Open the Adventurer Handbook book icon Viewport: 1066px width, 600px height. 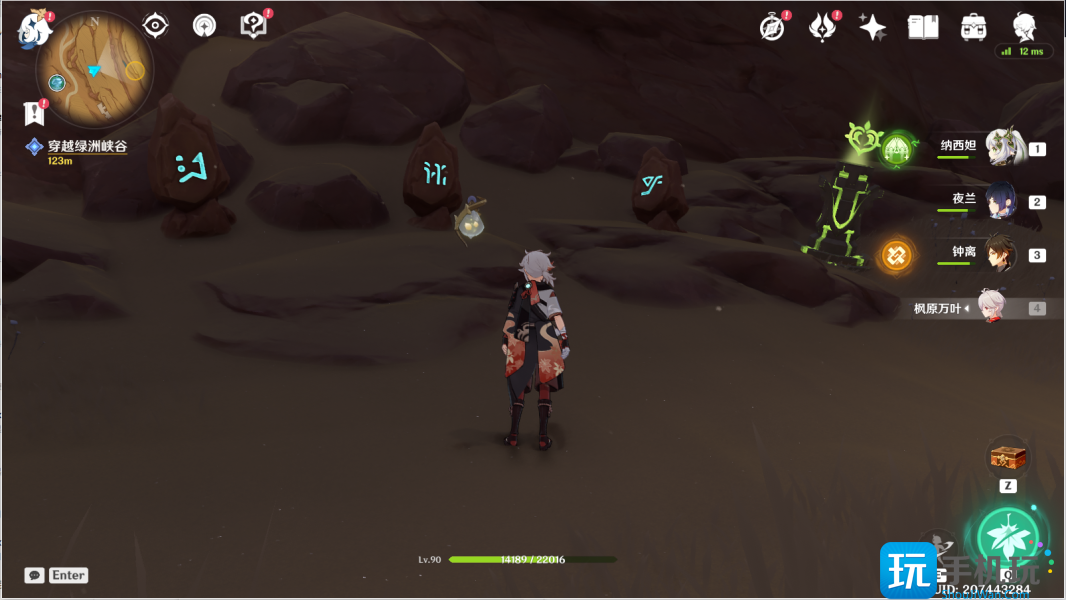pos(922,27)
